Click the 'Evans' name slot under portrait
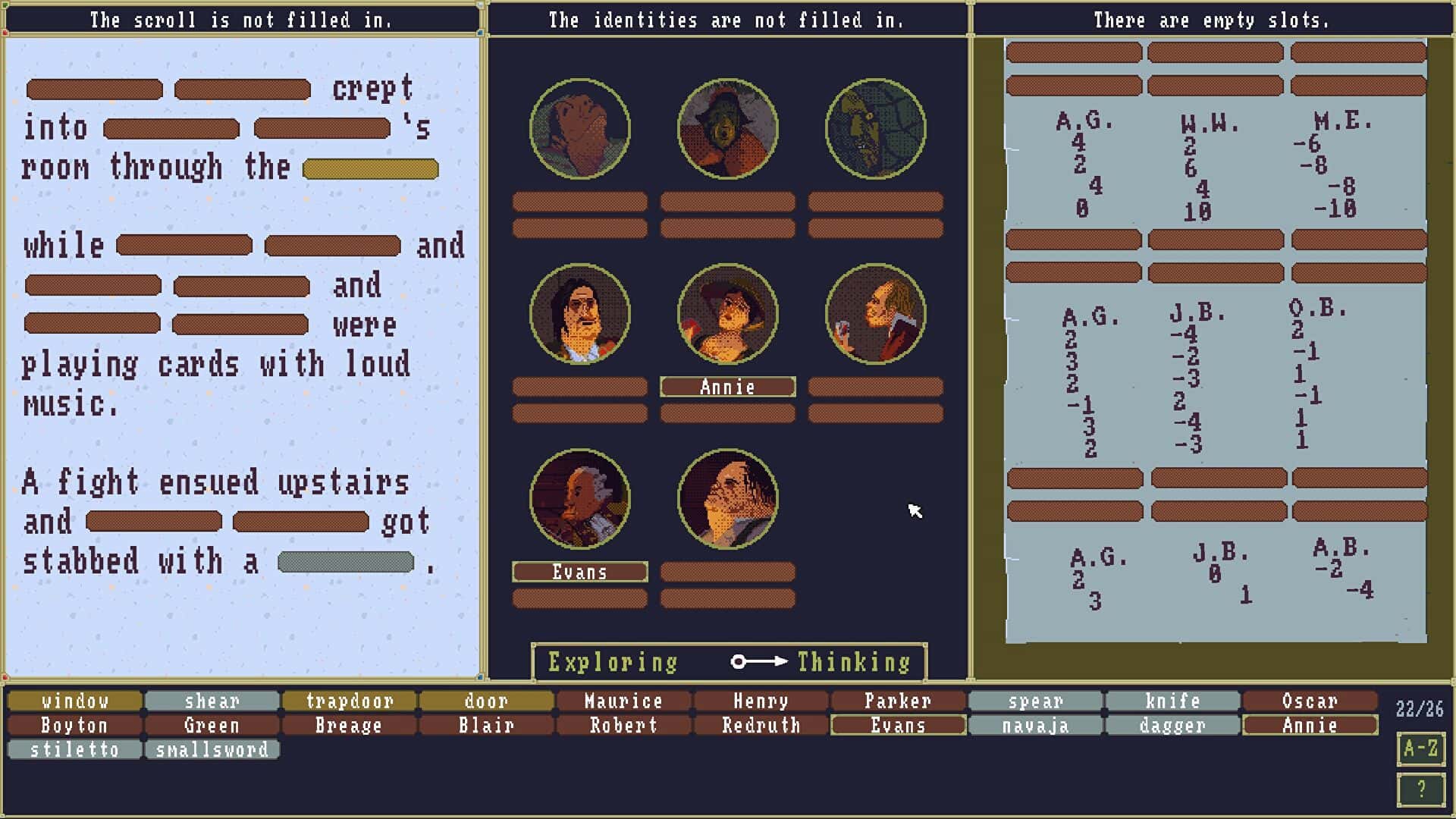 579,572
